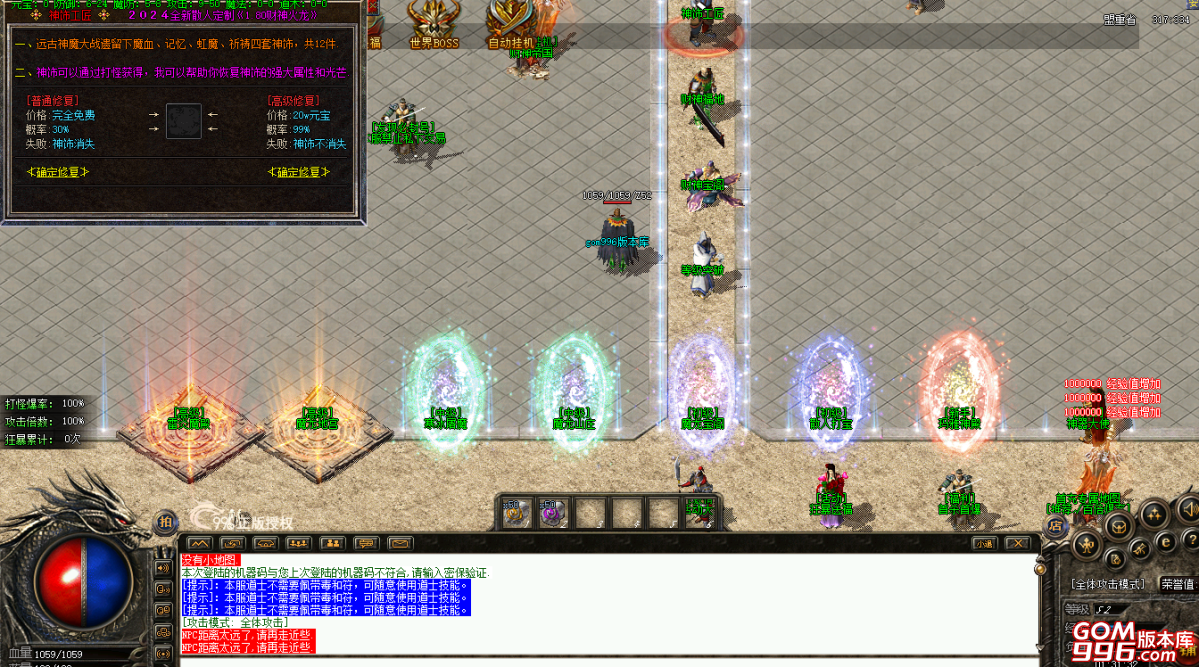1199x667 pixels.
Task: Use the gold scroll in hotbar slot 1
Action: pyautogui.click(x=516, y=512)
